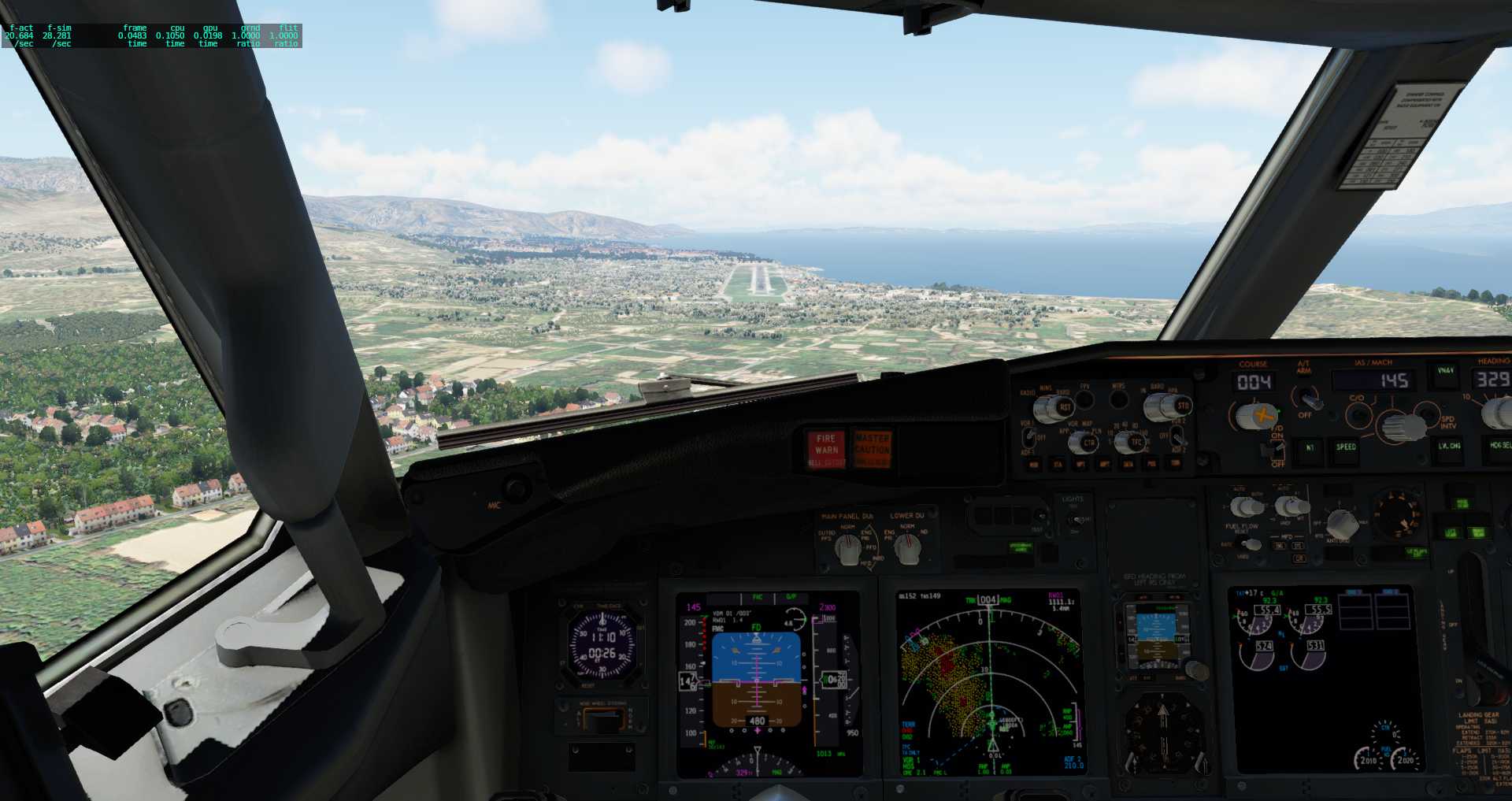Acknowledge the MASTER CAUTION annunciator

click(874, 447)
